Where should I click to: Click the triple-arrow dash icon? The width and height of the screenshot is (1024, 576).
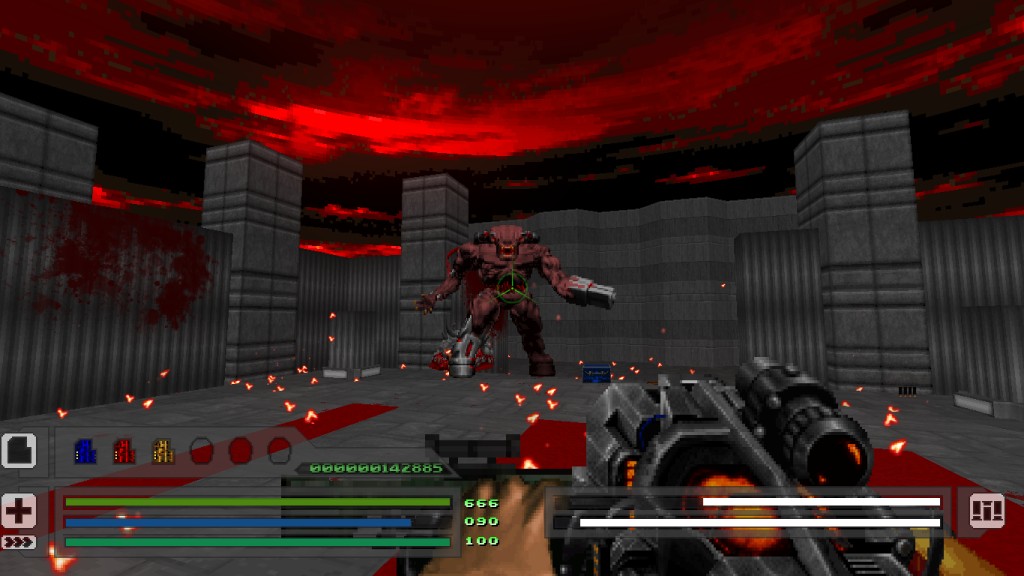19,542
